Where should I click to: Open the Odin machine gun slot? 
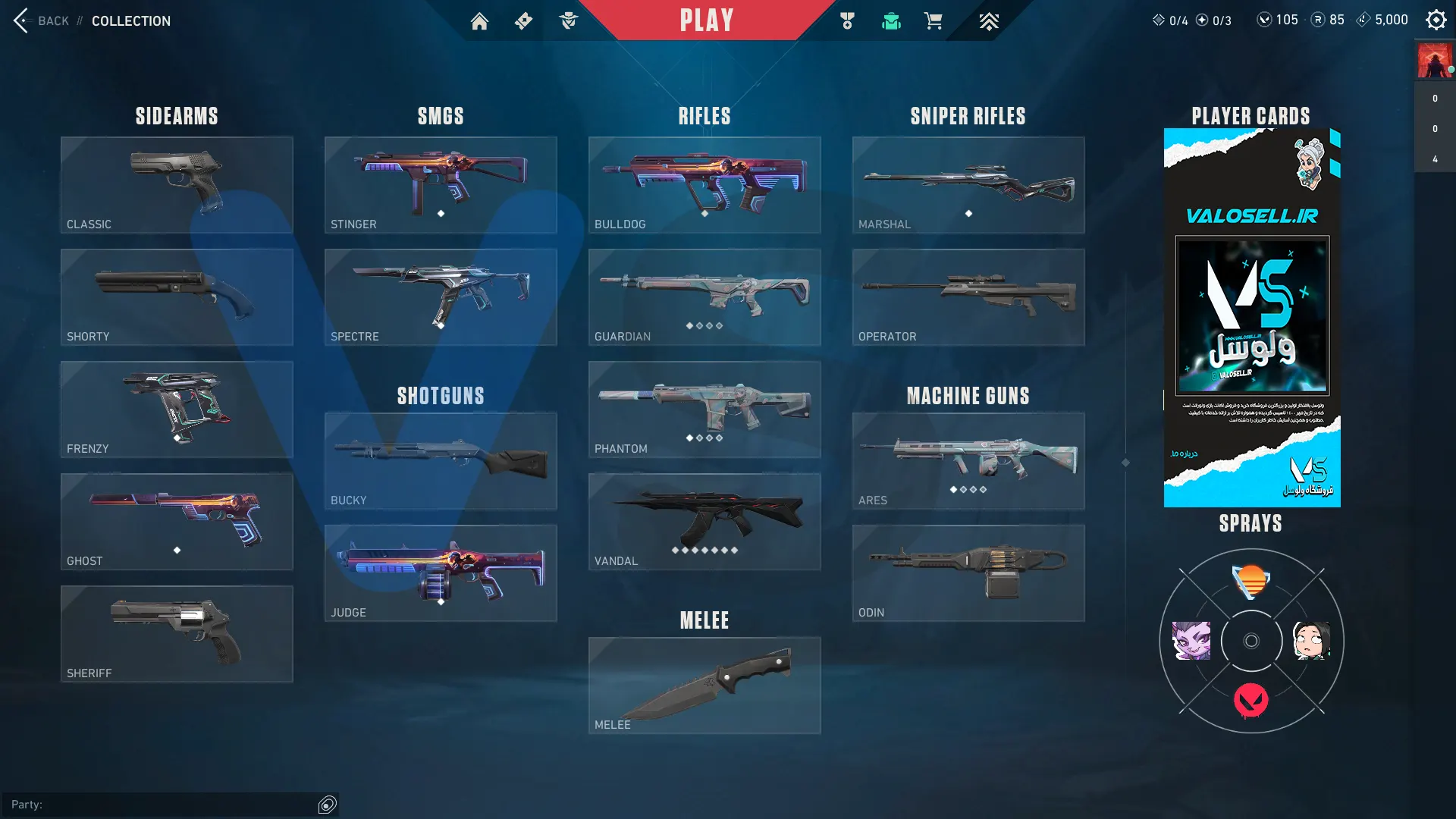tap(968, 573)
